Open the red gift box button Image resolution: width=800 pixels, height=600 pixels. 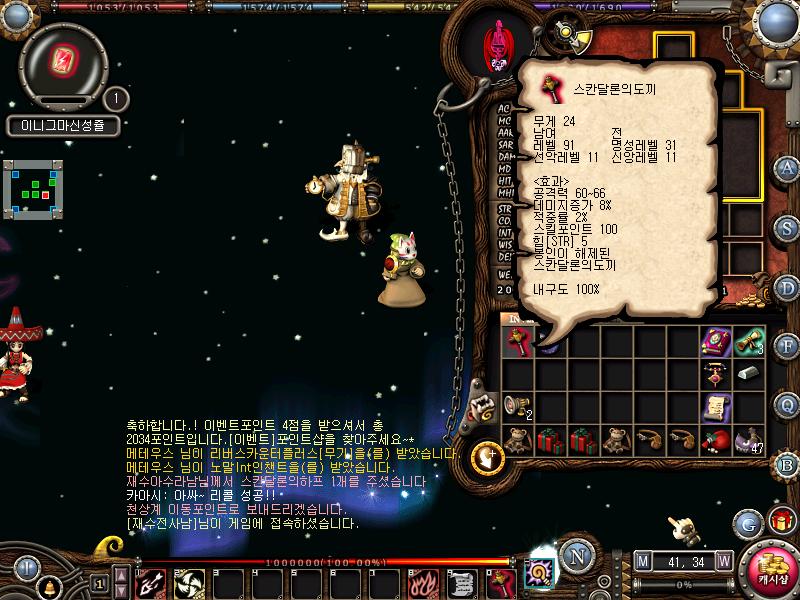[x=781, y=522]
